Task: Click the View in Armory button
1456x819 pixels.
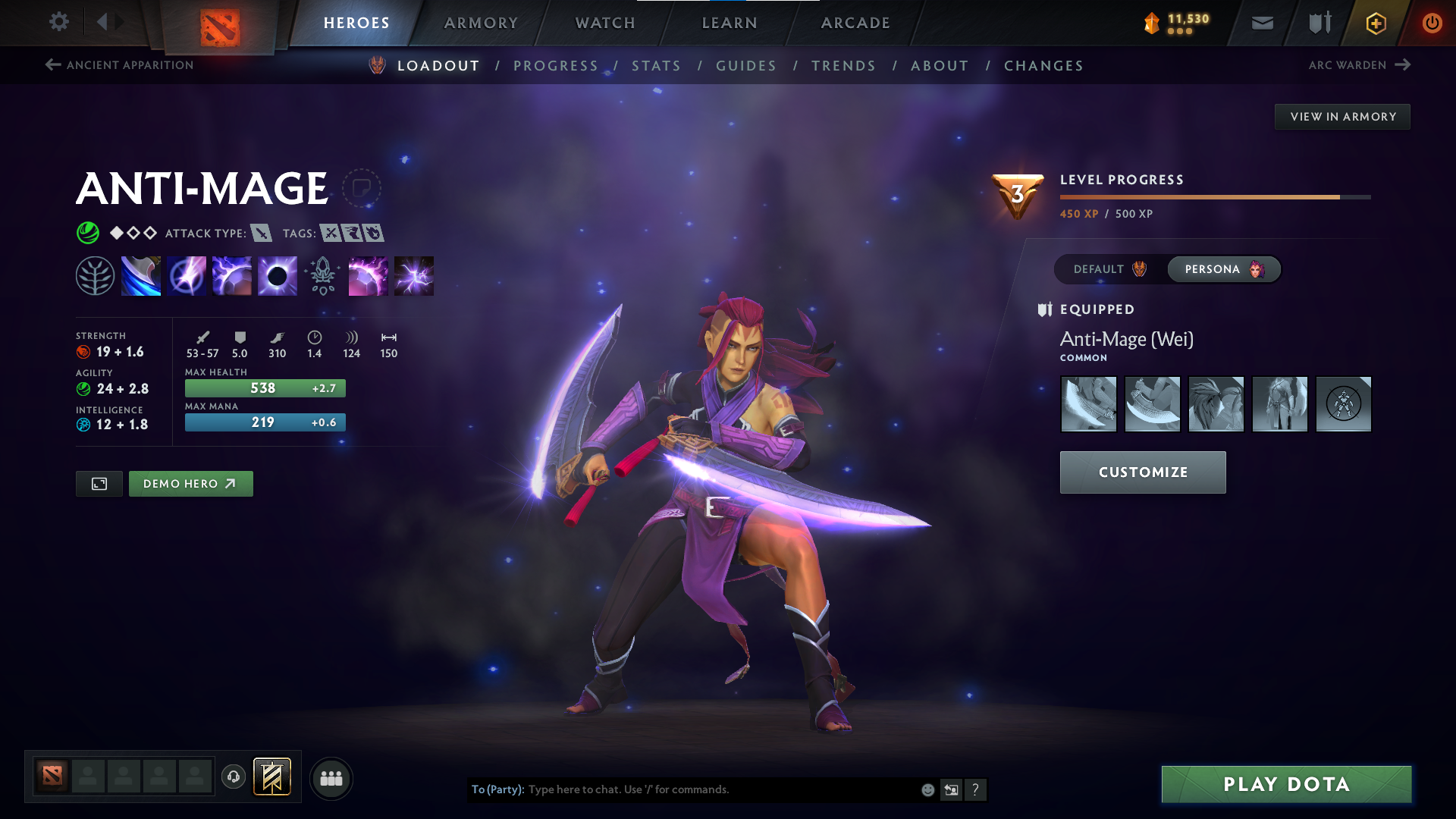Action: point(1342,116)
